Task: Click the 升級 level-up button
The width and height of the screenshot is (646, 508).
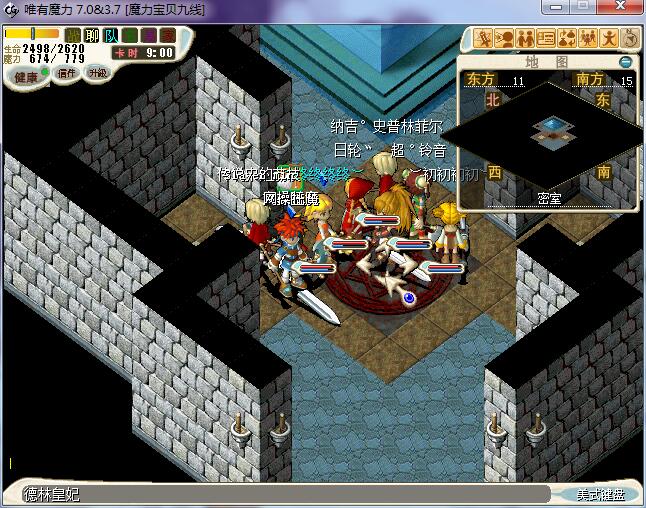Action: pos(97,73)
